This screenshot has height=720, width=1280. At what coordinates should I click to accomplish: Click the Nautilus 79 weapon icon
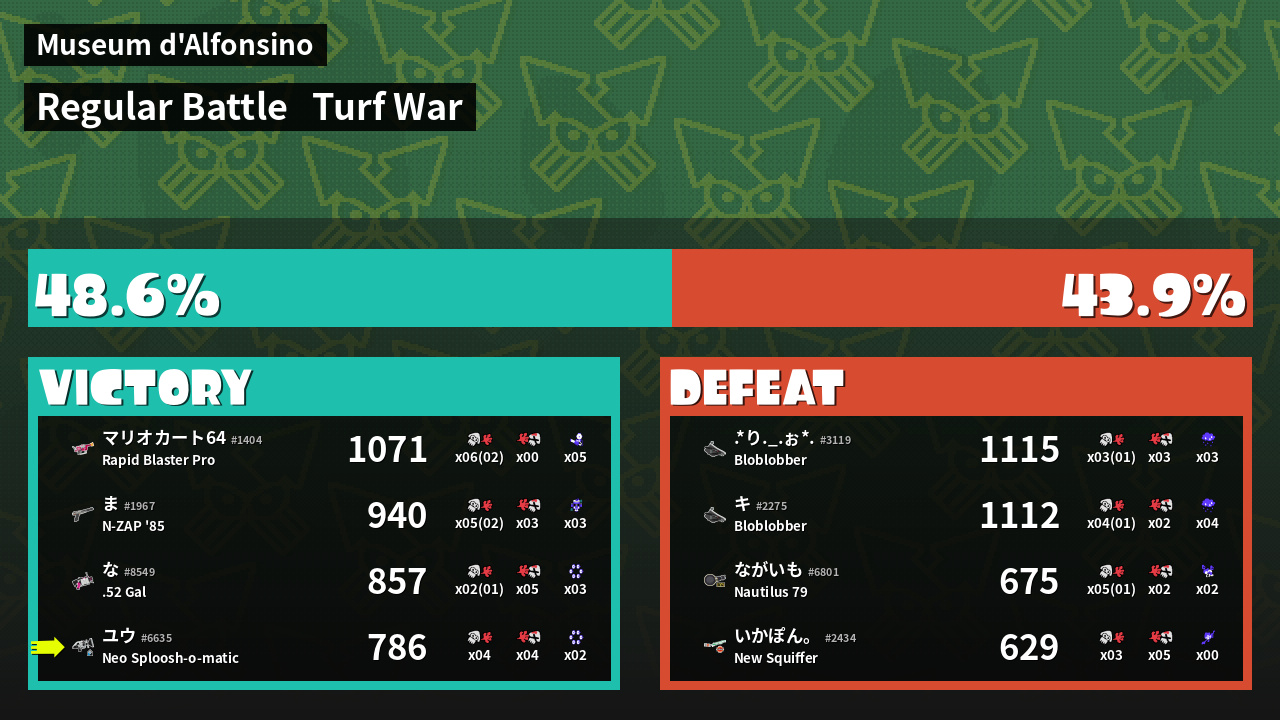[714, 581]
